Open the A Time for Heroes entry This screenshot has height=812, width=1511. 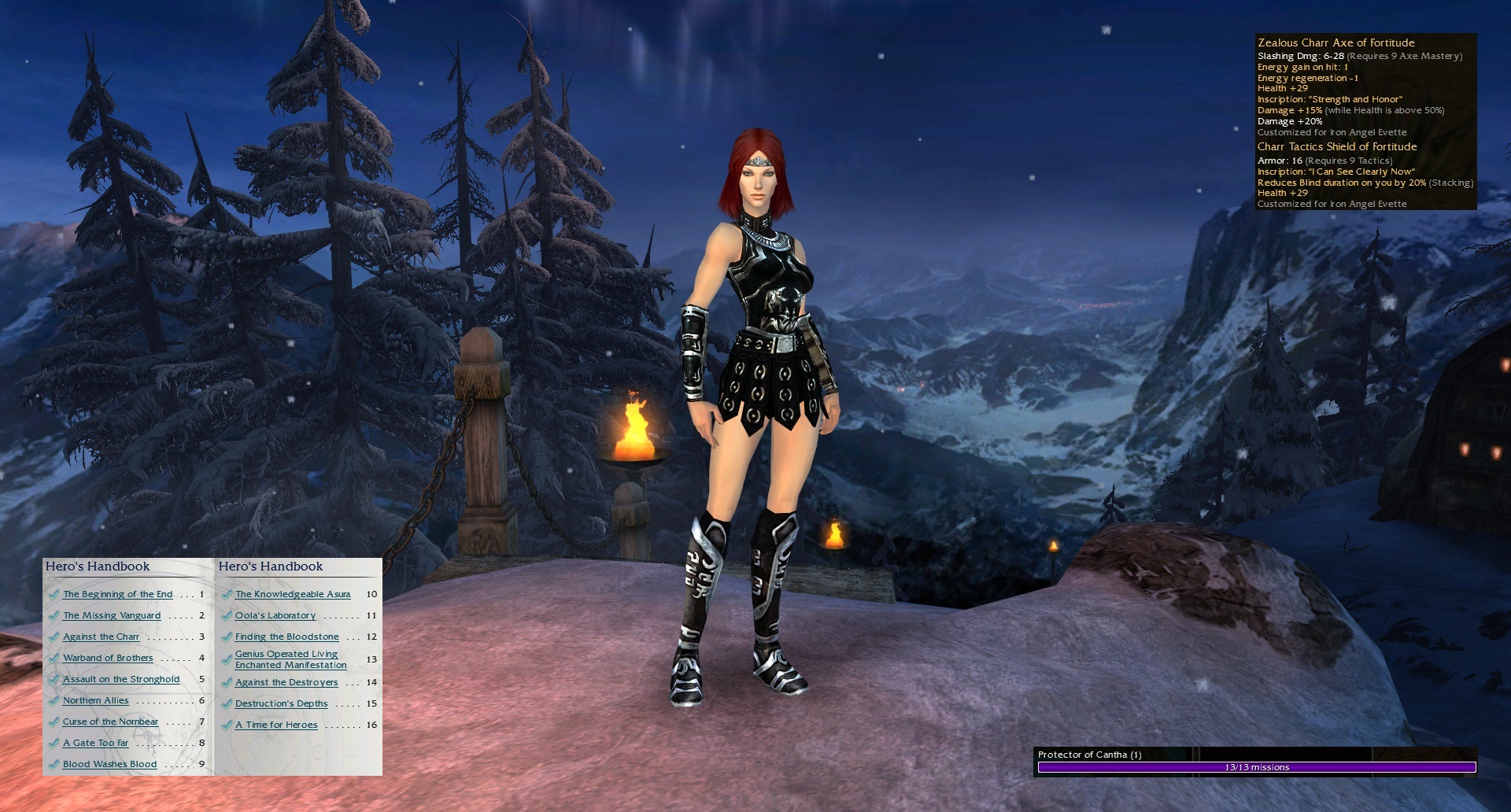coord(276,725)
